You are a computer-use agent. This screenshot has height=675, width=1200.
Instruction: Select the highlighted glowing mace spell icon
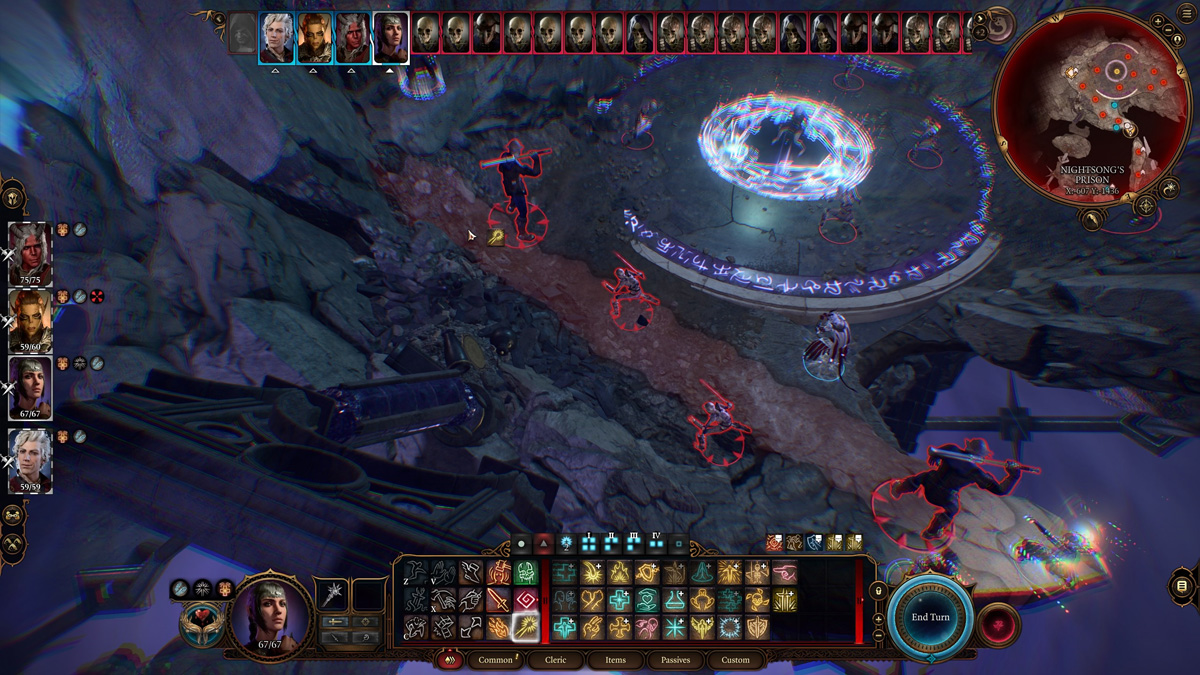pyautogui.click(x=525, y=627)
